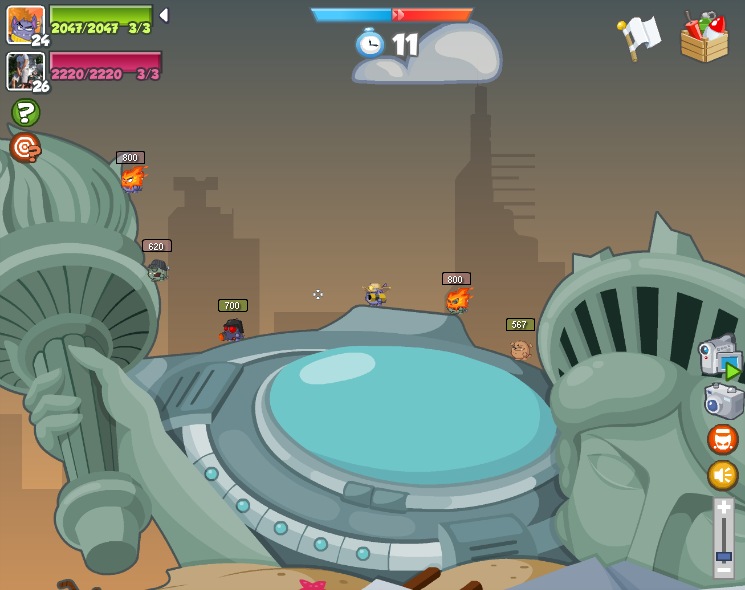The height and width of the screenshot is (590, 745).
Task: Collapse the team health panel arrow
Action: click(164, 15)
